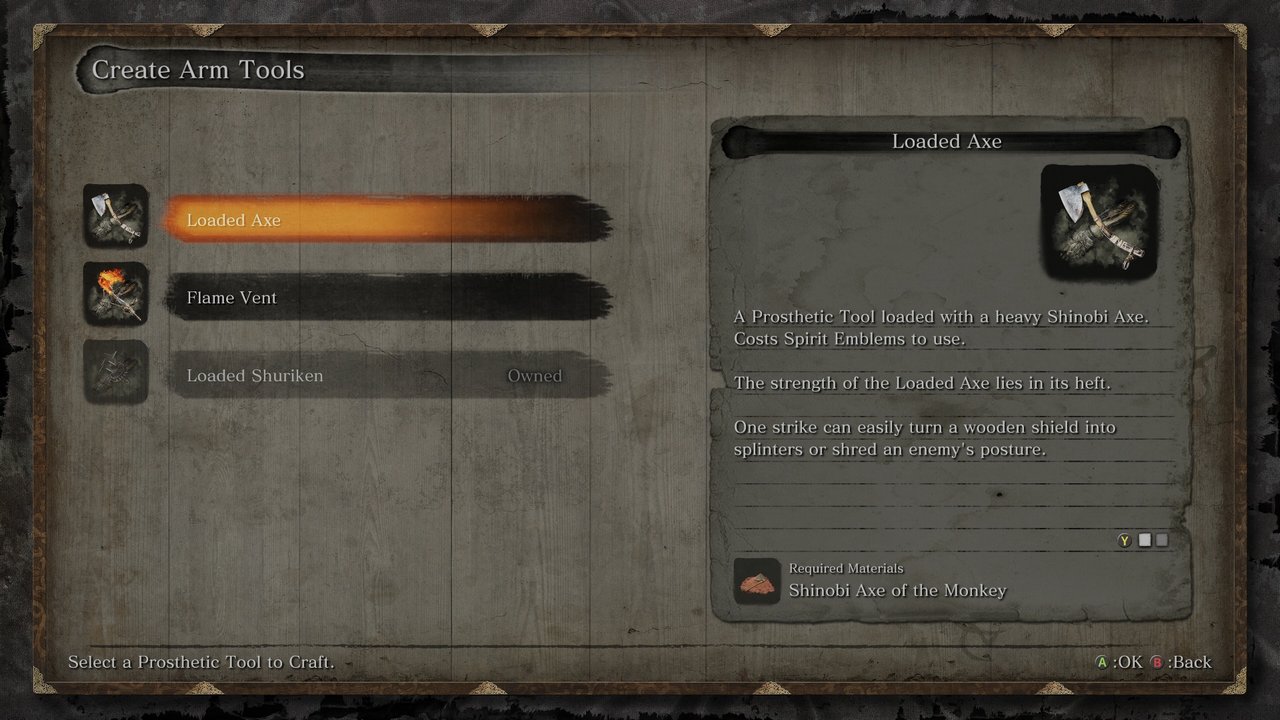Click the Loaded Axe detail panel header
Screen dimensions: 1280x720
click(x=946, y=141)
